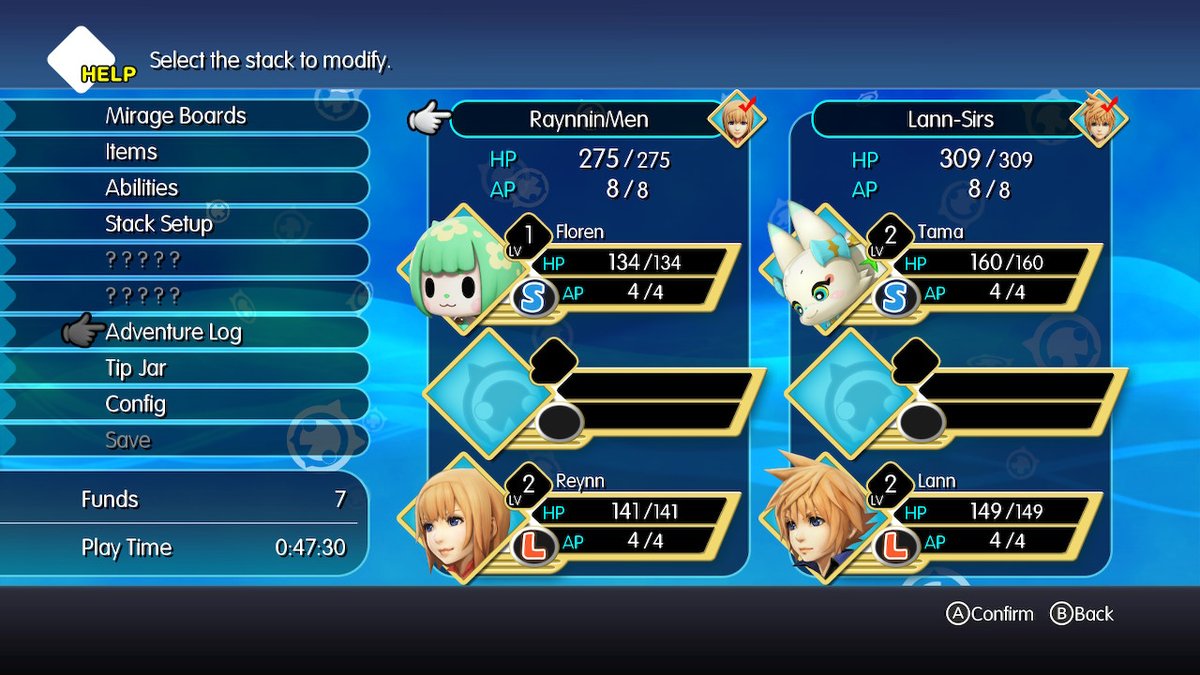
Task: Click the greyed-out Save entry
Action: (128, 440)
